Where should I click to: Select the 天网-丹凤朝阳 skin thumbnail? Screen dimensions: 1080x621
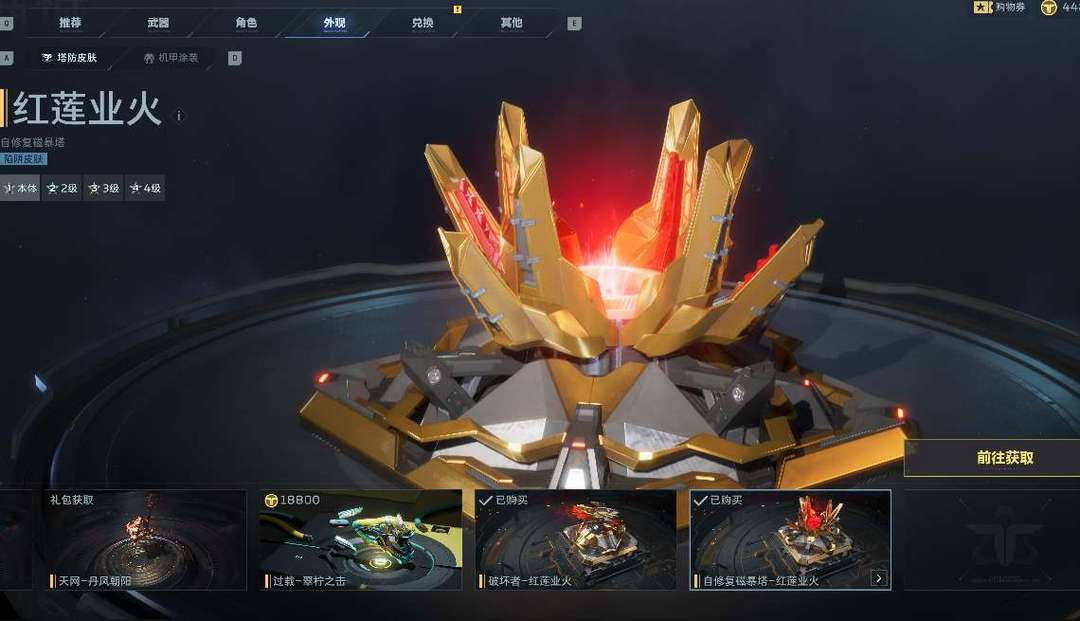(145, 540)
